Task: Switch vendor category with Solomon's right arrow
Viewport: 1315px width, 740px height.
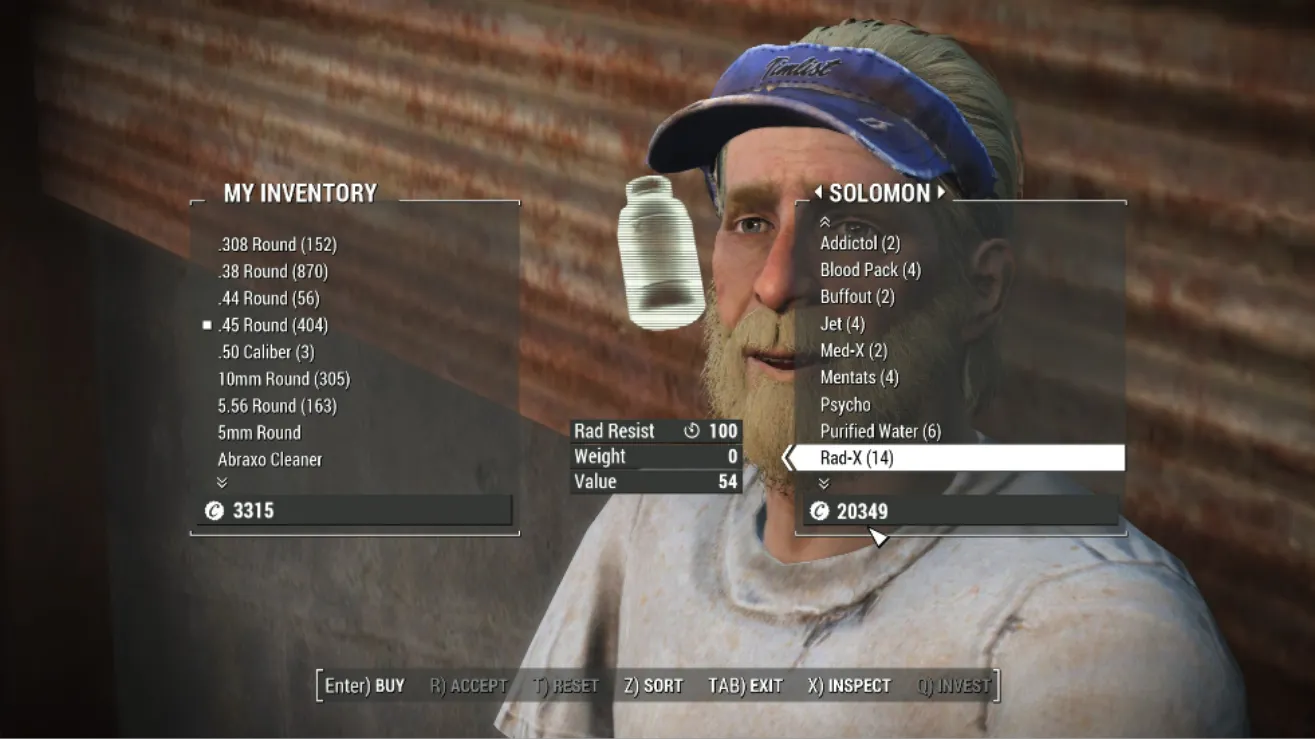Action: coord(941,192)
